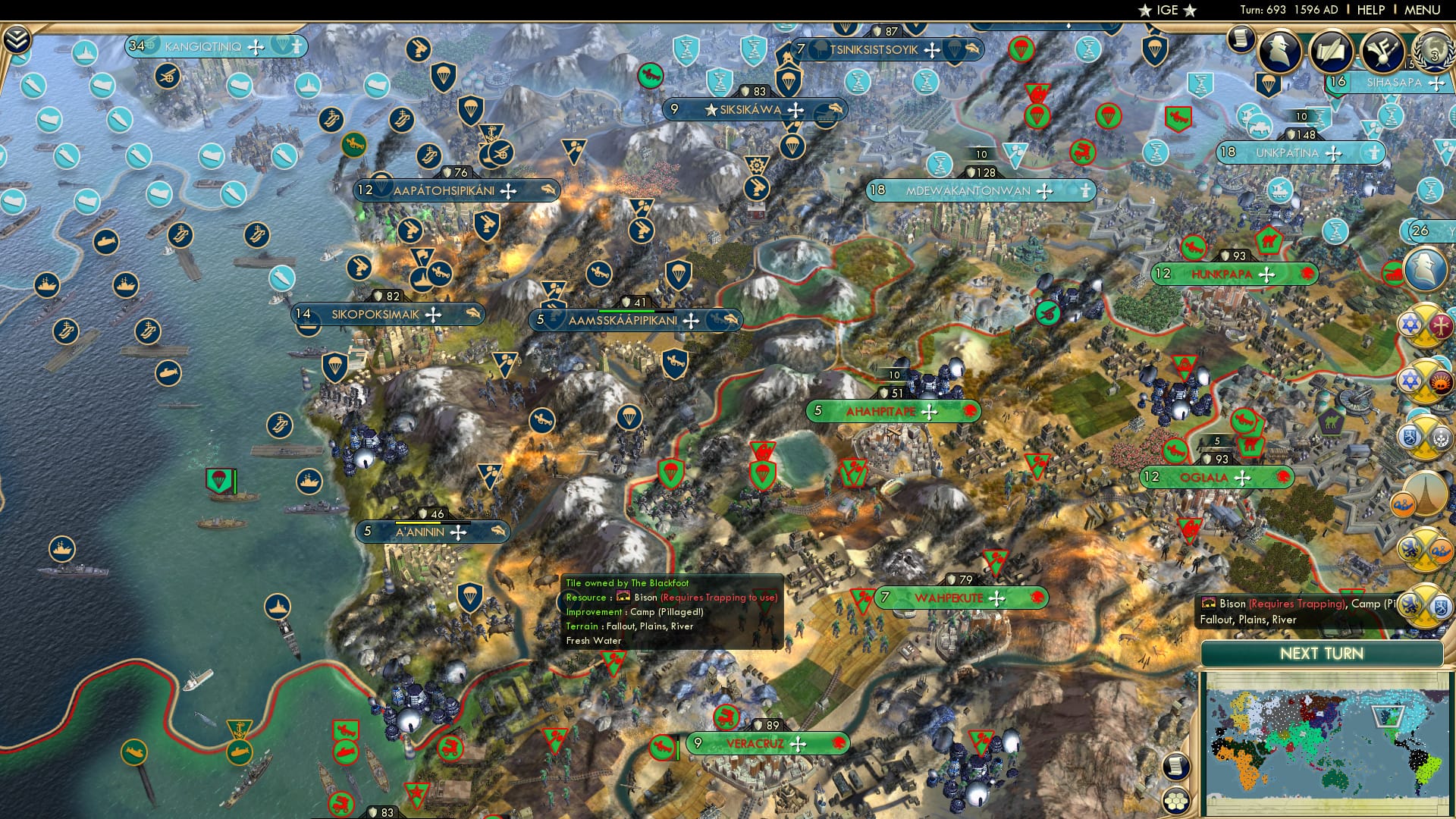The image size is (1456, 819).
Task: Click the growth bar on Aamsskáápipikani banner
Action: [x=634, y=309]
